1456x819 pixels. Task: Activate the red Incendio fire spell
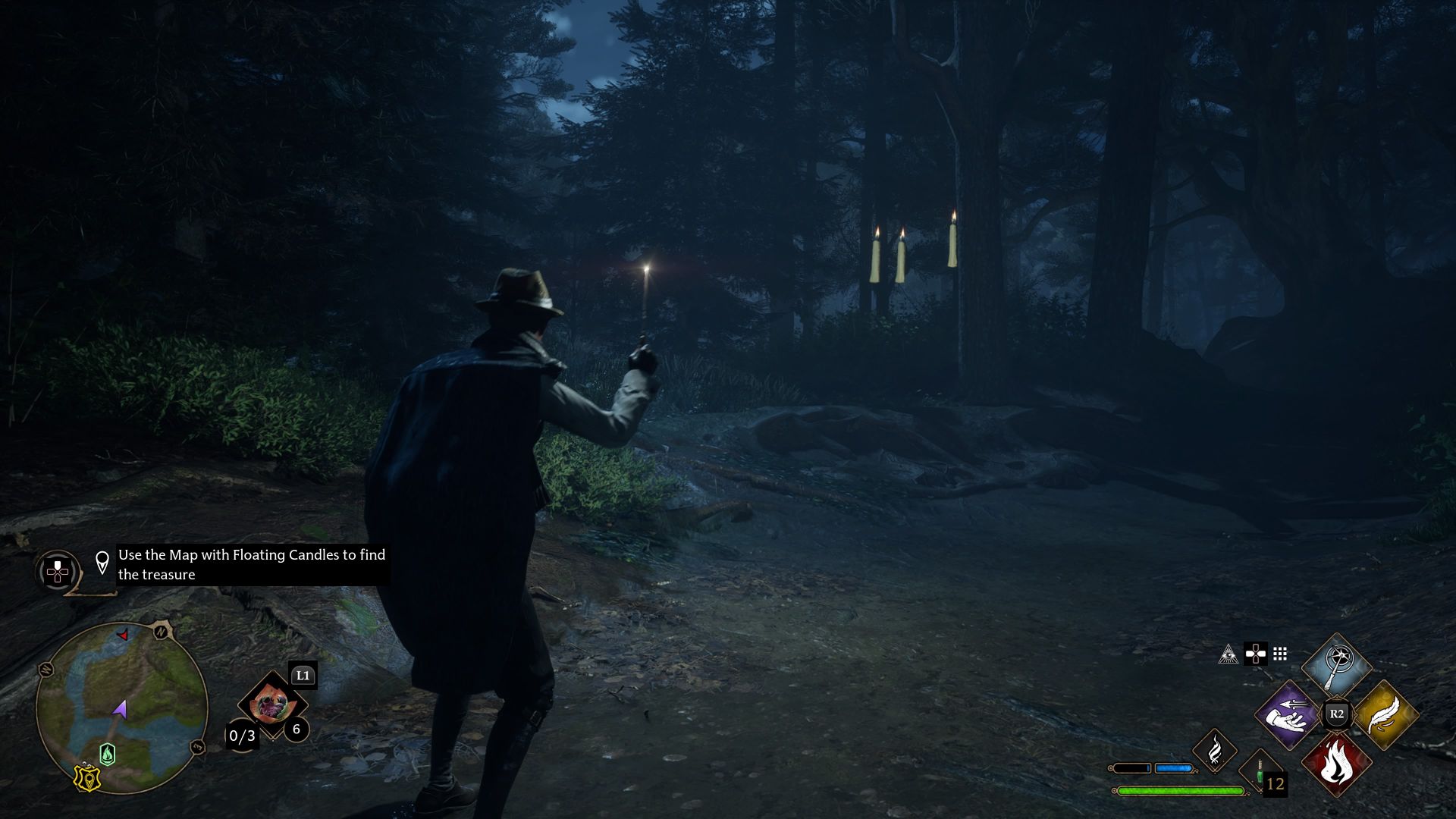coord(1336,764)
